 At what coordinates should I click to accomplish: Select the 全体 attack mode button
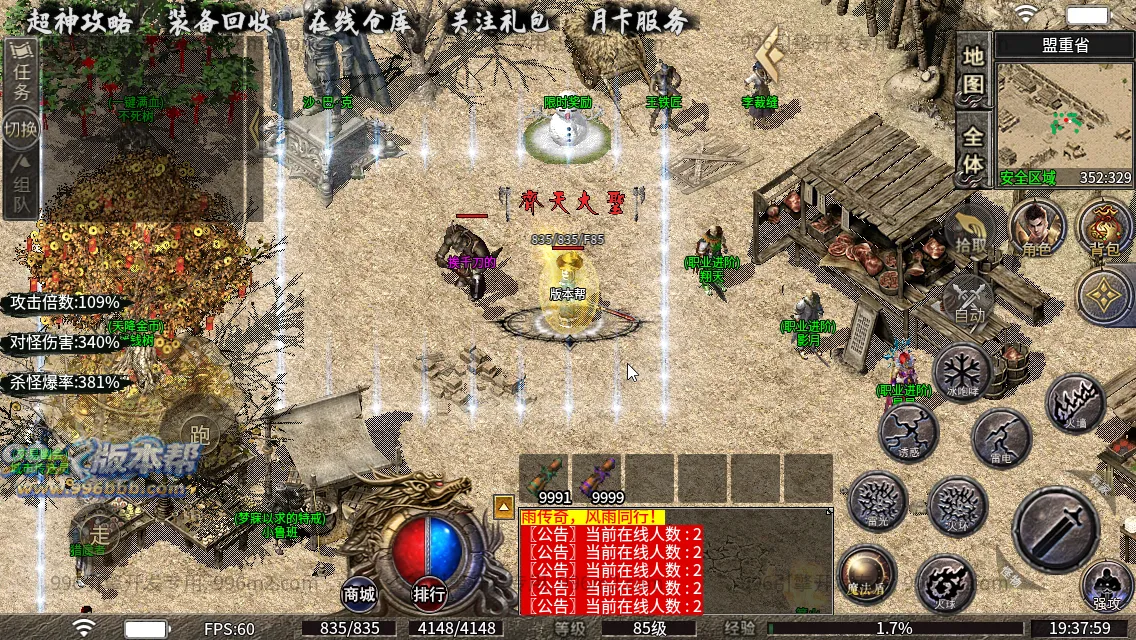[x=973, y=149]
